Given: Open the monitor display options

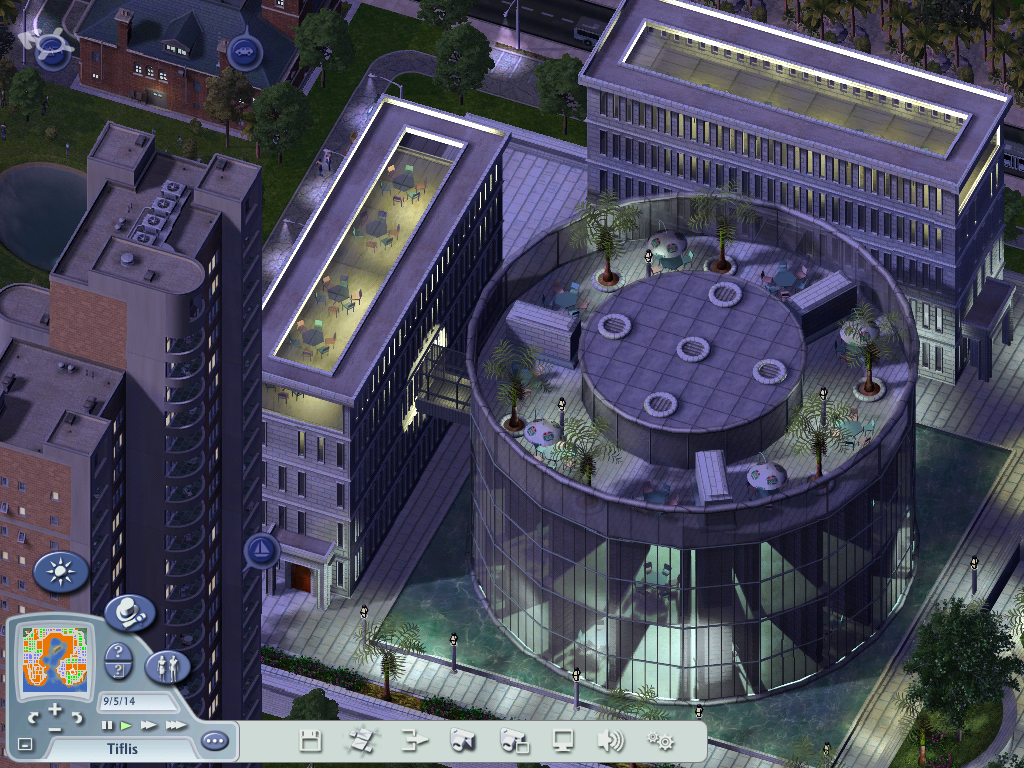Looking at the screenshot, I should tap(564, 741).
